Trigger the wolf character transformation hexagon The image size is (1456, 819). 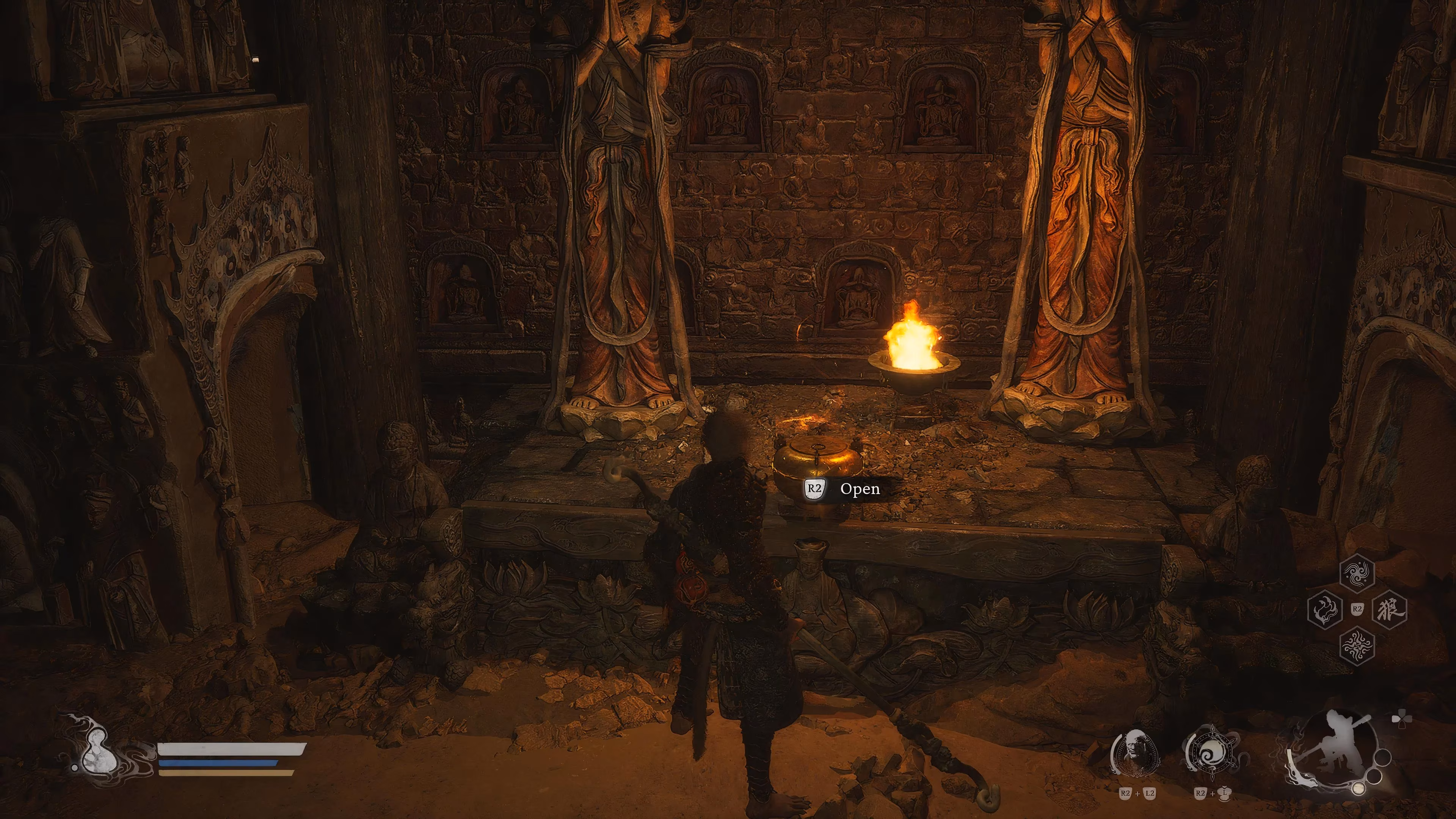1389,609
